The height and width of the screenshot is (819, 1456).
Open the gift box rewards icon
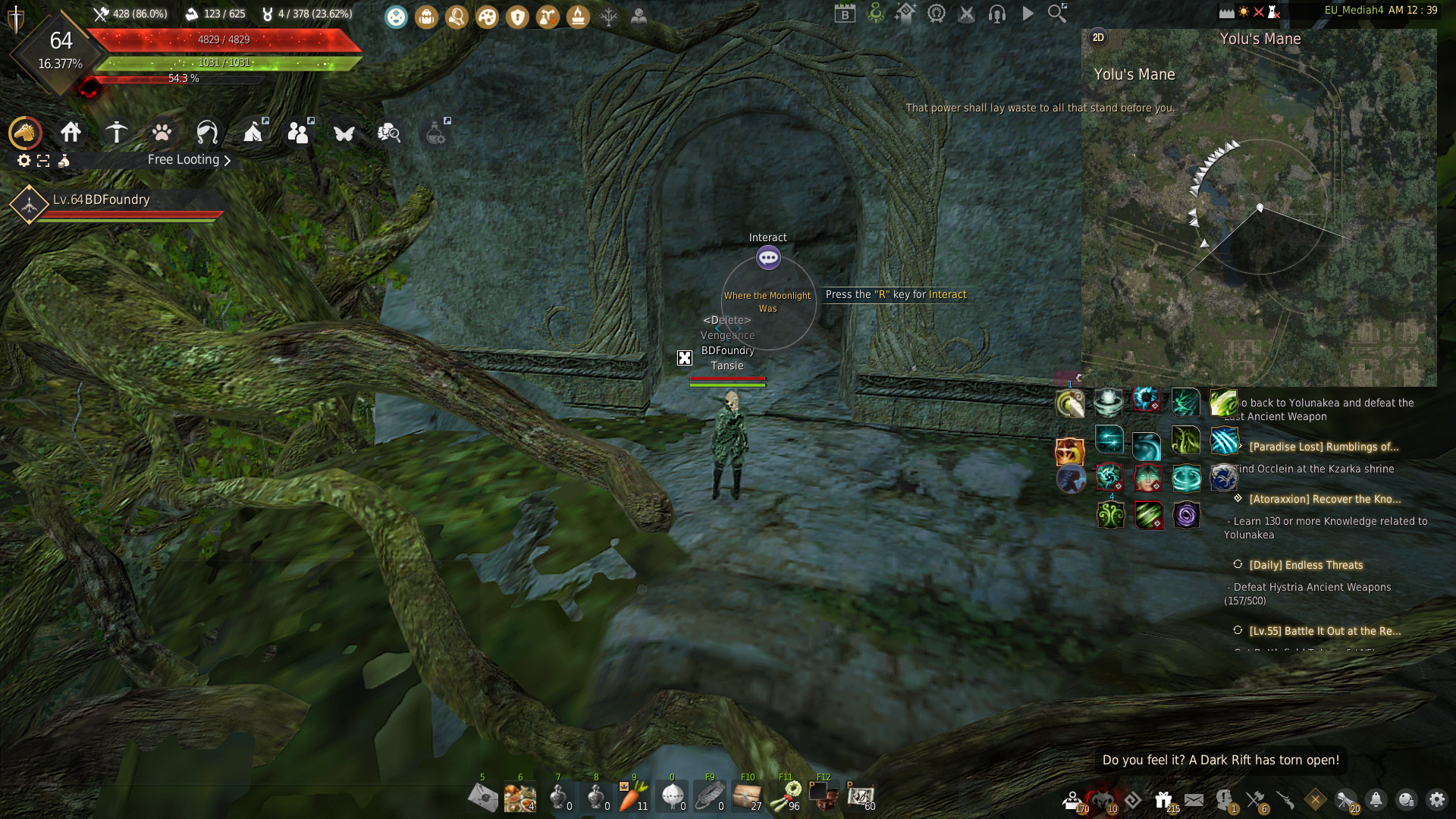pyautogui.click(x=1163, y=800)
